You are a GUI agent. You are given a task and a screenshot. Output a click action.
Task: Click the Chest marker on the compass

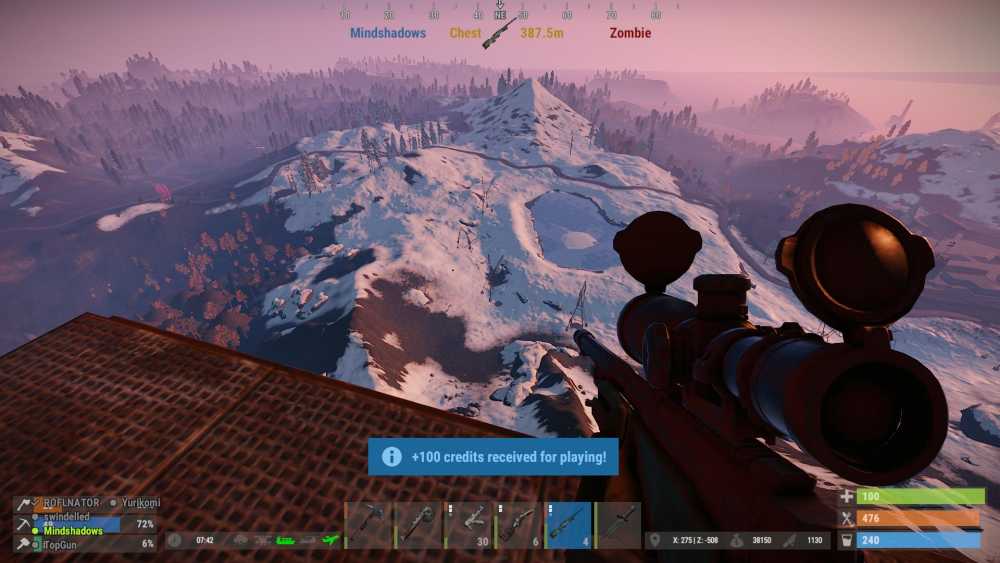coord(465,33)
